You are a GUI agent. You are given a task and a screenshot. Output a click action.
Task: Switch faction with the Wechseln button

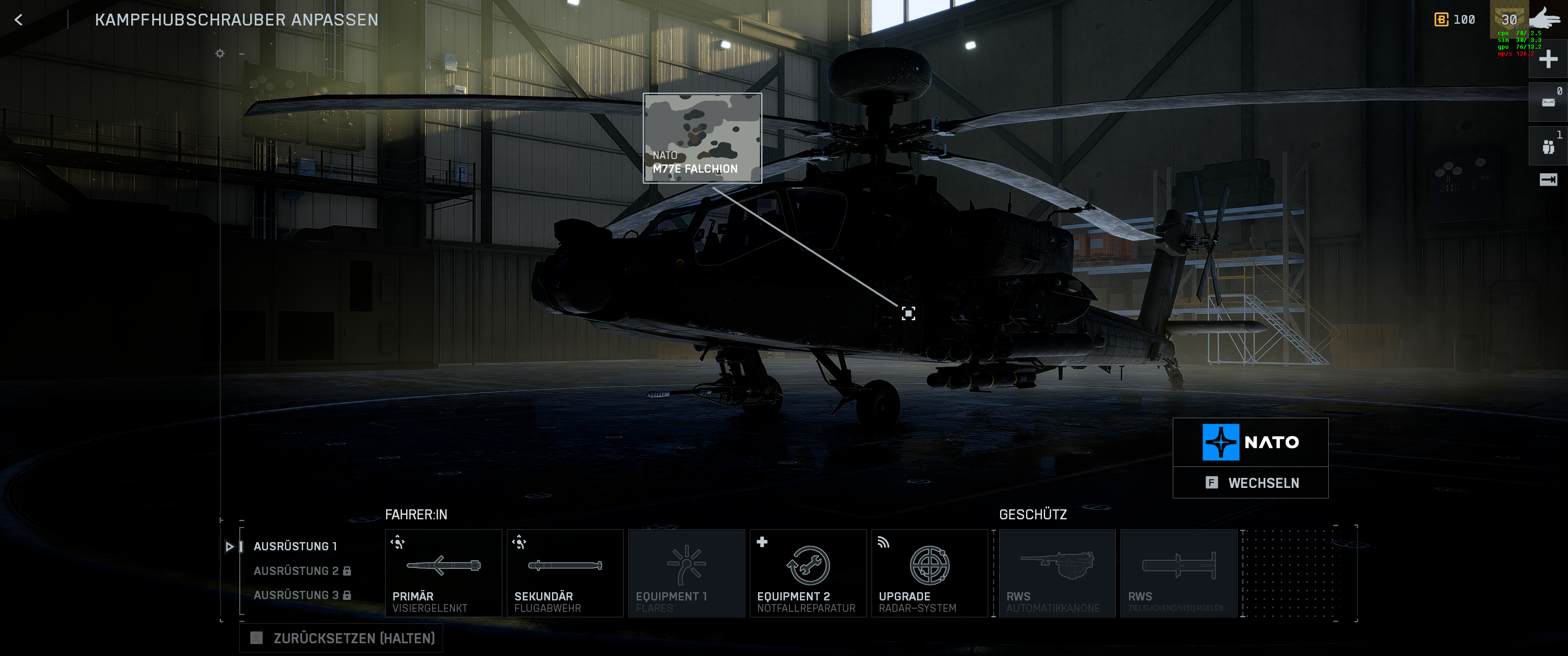(x=1250, y=482)
